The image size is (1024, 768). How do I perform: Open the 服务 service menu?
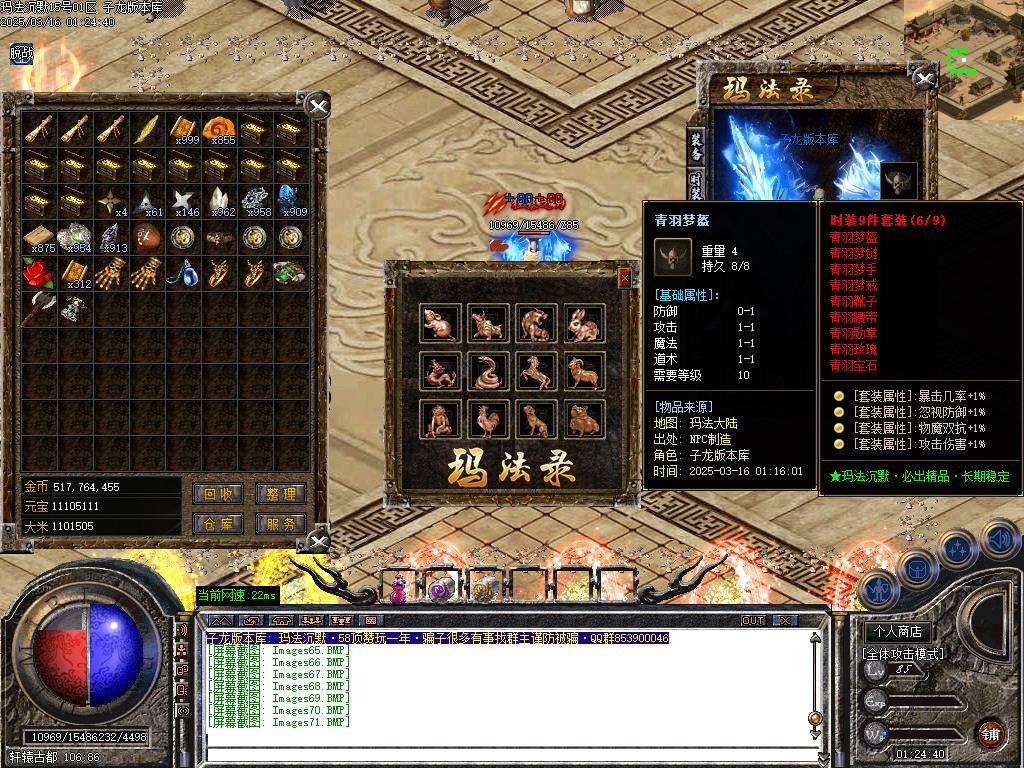[280, 524]
